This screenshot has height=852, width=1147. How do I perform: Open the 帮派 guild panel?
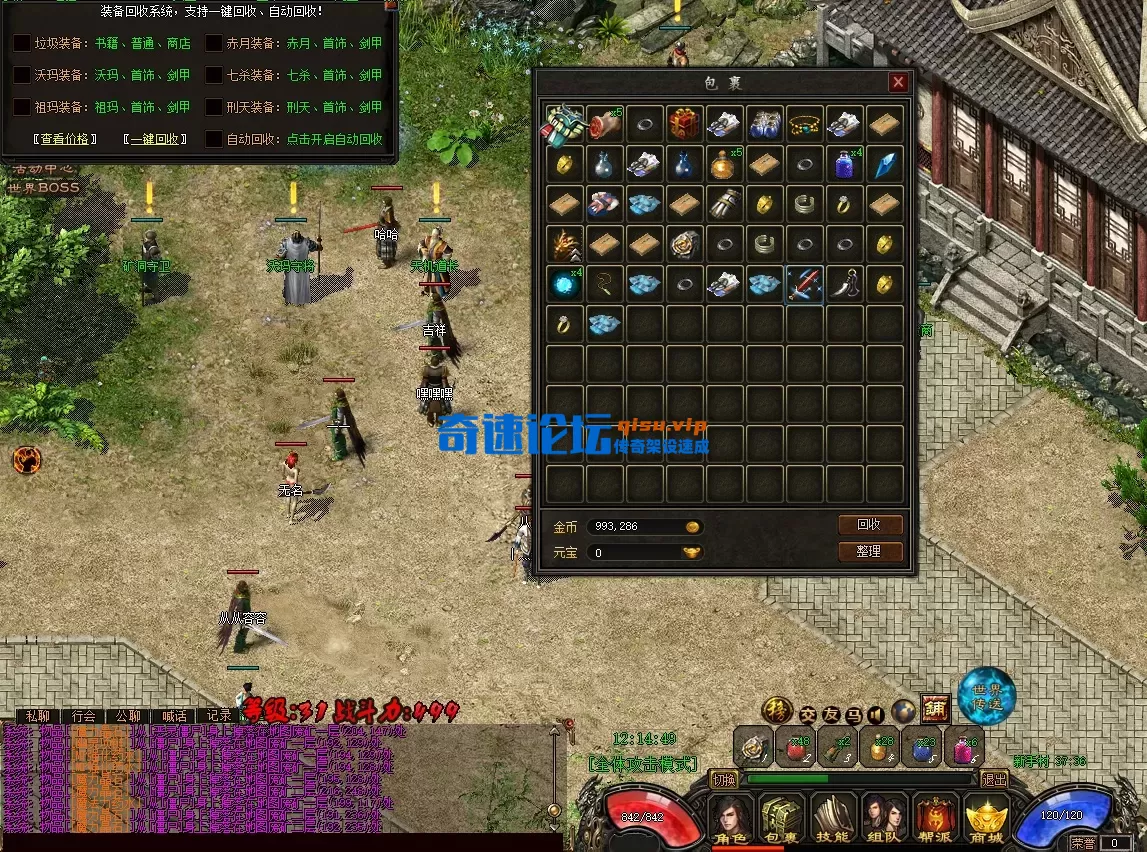click(x=936, y=820)
